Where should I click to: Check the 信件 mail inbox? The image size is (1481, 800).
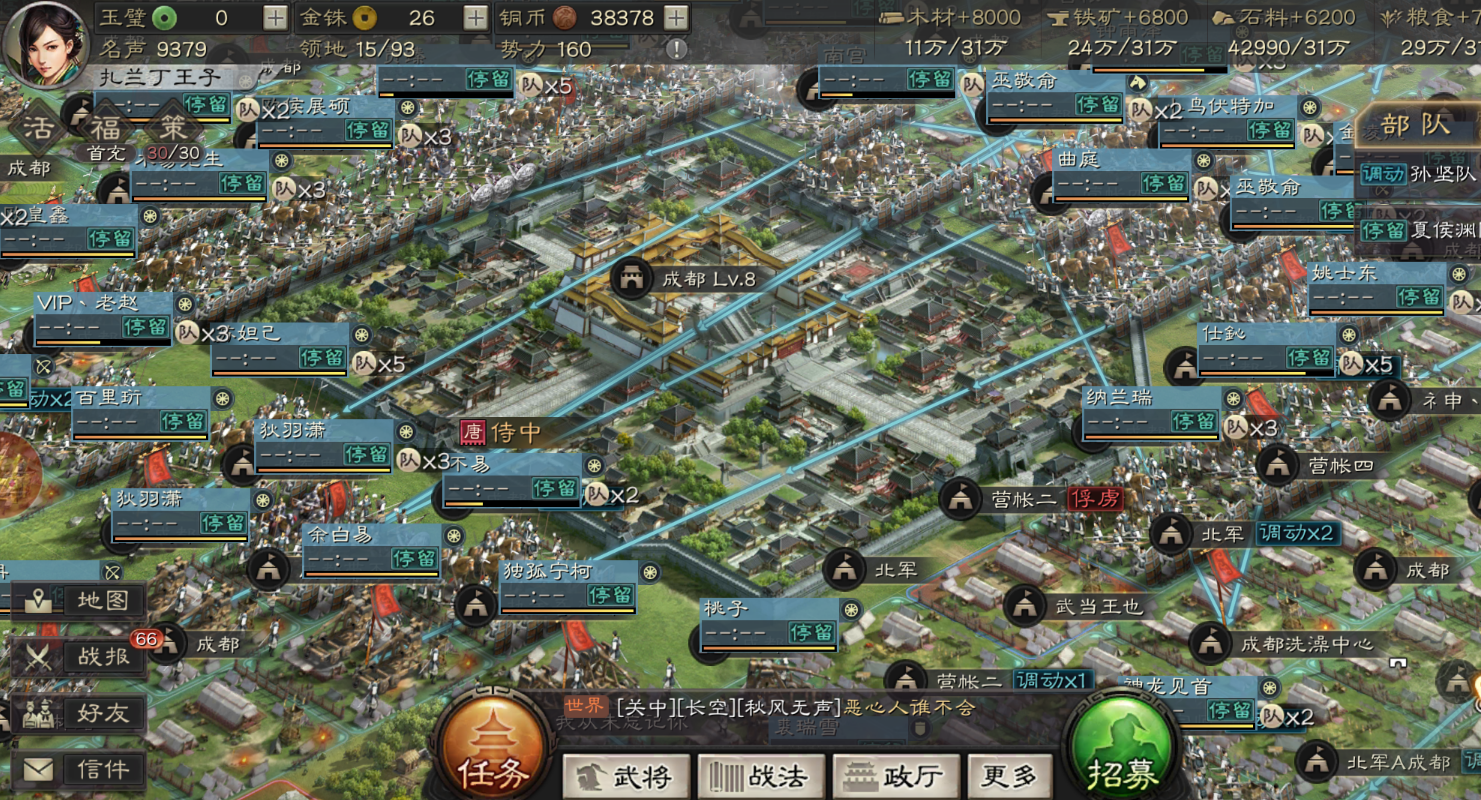(x=80, y=769)
